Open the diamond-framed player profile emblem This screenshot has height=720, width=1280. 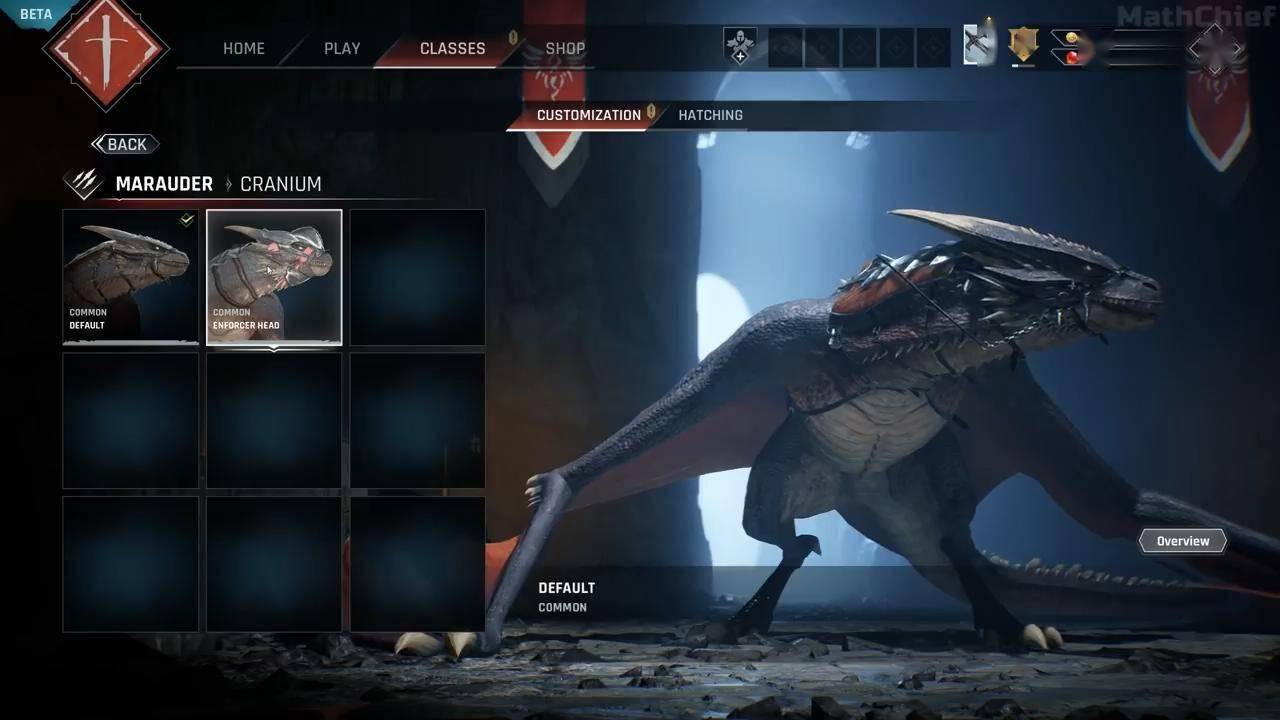(1215, 48)
